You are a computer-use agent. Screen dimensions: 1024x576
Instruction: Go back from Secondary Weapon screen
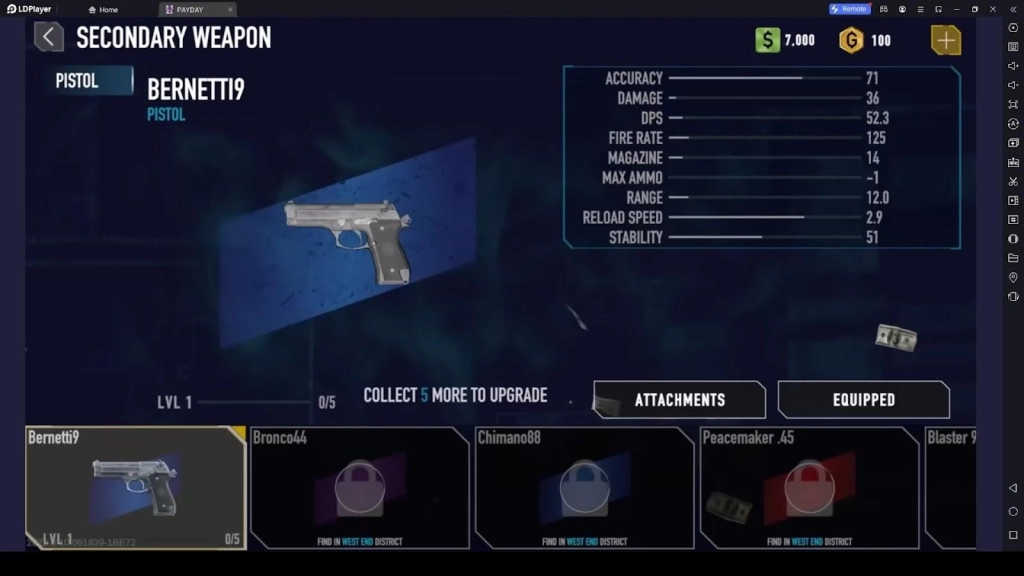pyautogui.click(x=49, y=38)
